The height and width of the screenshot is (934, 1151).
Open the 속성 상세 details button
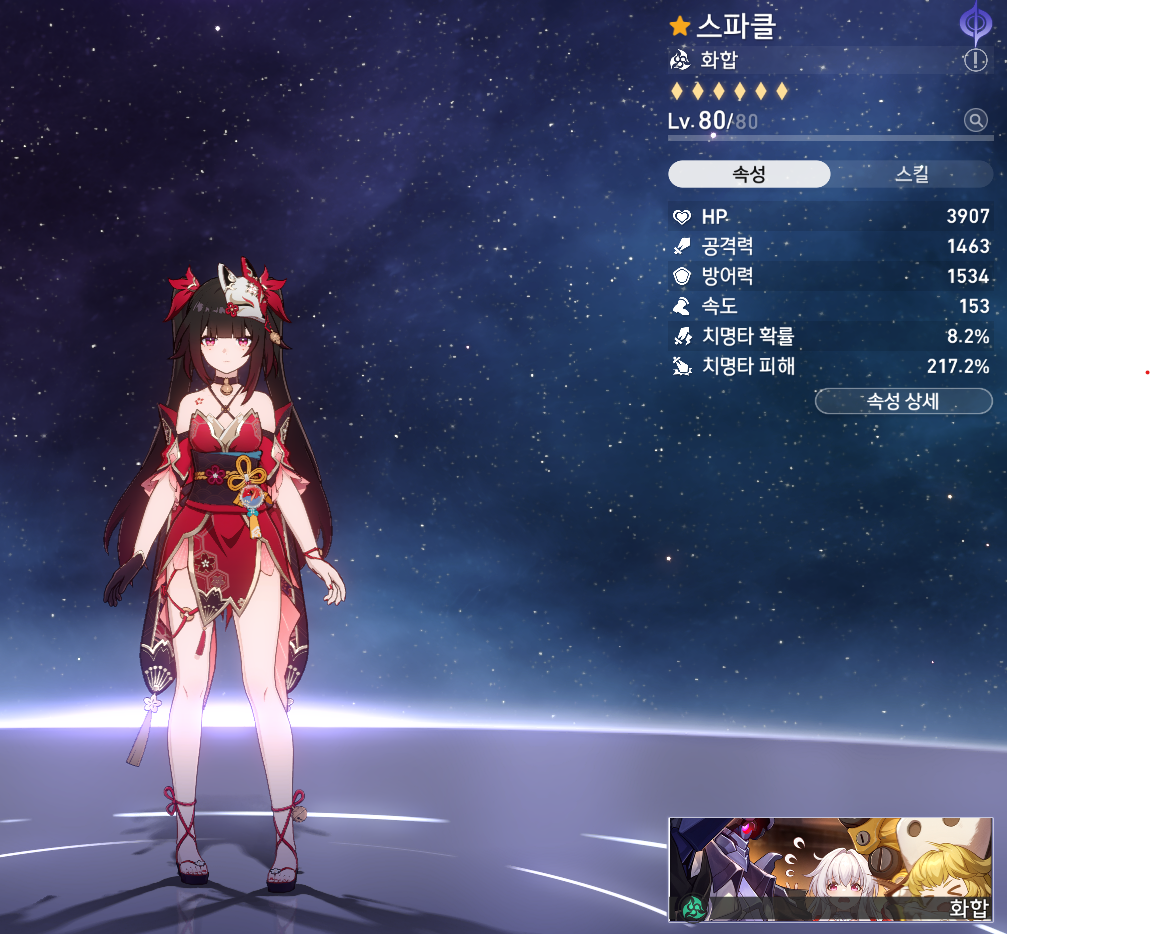(903, 402)
